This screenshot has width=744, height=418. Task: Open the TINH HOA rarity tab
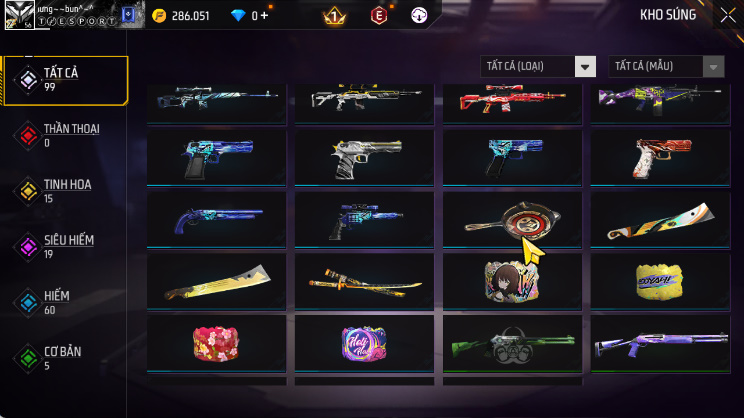[x=65, y=191]
